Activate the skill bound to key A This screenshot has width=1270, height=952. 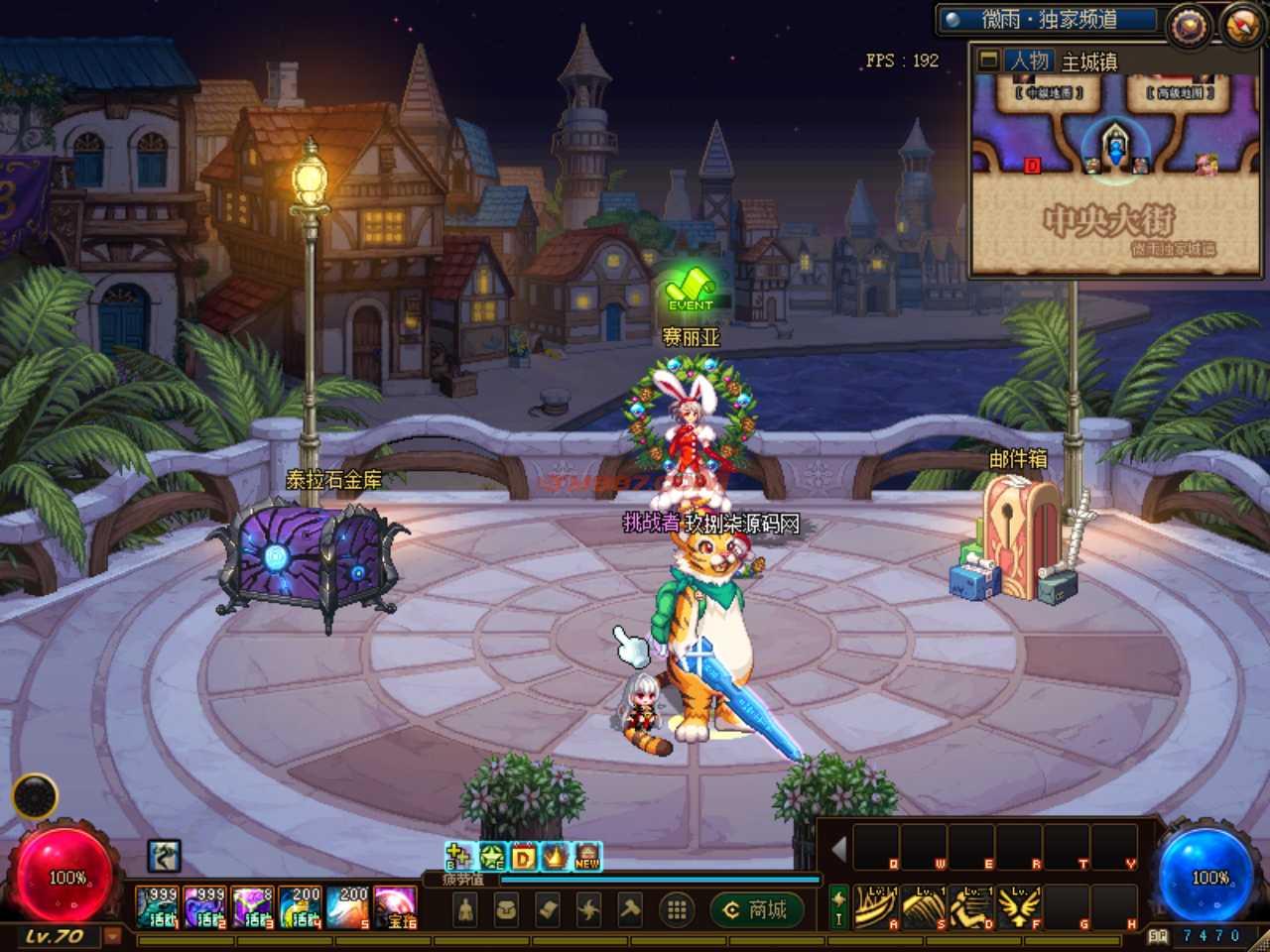tap(876, 907)
